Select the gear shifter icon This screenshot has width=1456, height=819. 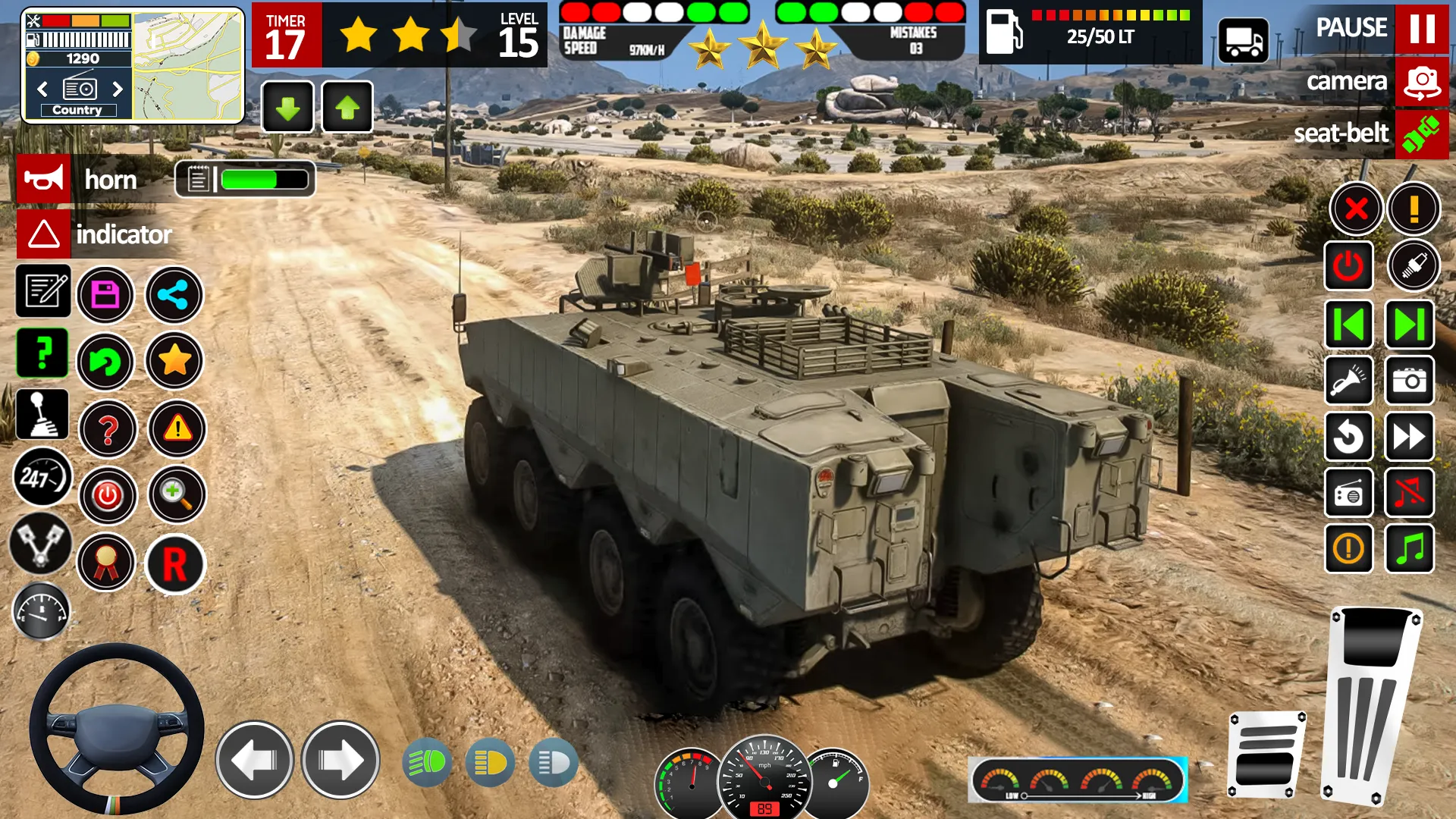42,413
